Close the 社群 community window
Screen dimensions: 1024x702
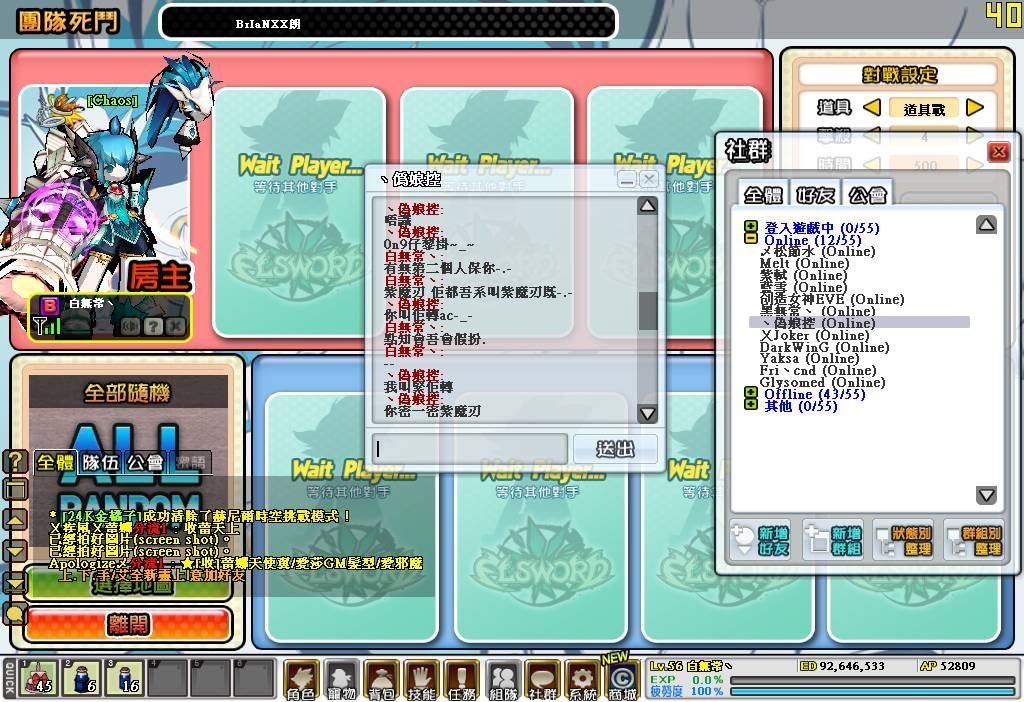tap(998, 152)
